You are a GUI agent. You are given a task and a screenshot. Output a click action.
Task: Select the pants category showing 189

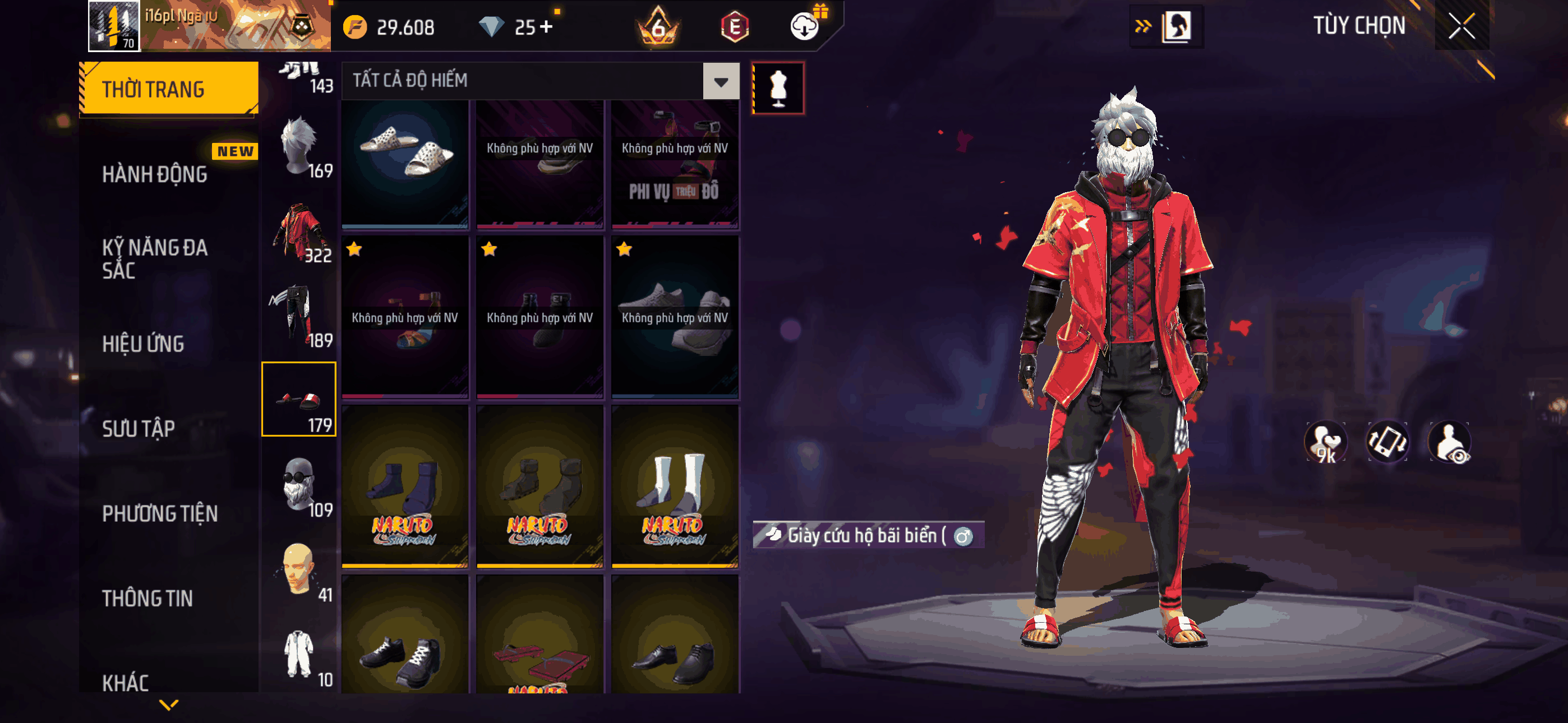click(299, 315)
